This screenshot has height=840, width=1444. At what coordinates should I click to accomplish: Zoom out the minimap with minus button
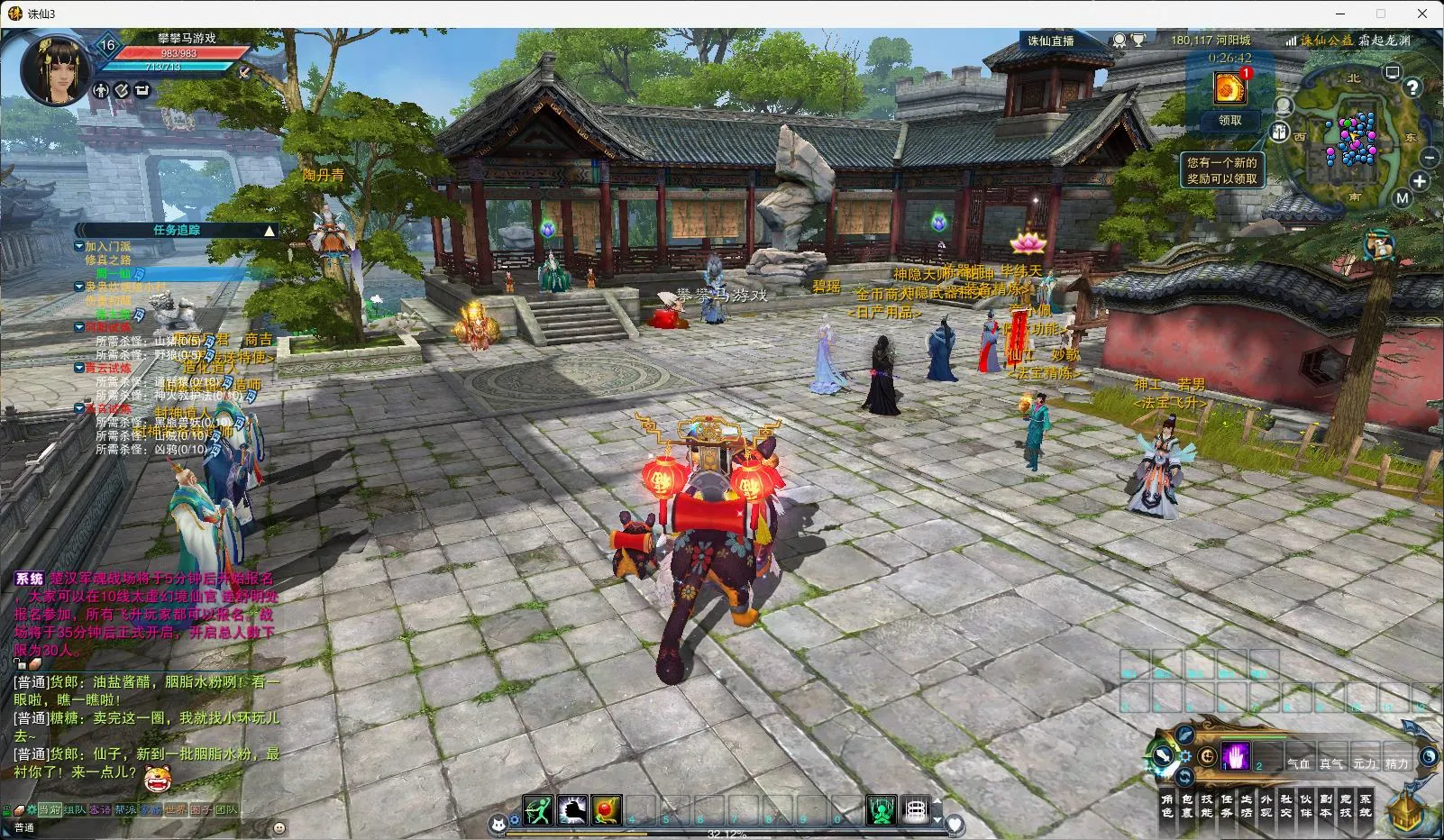[1430, 158]
